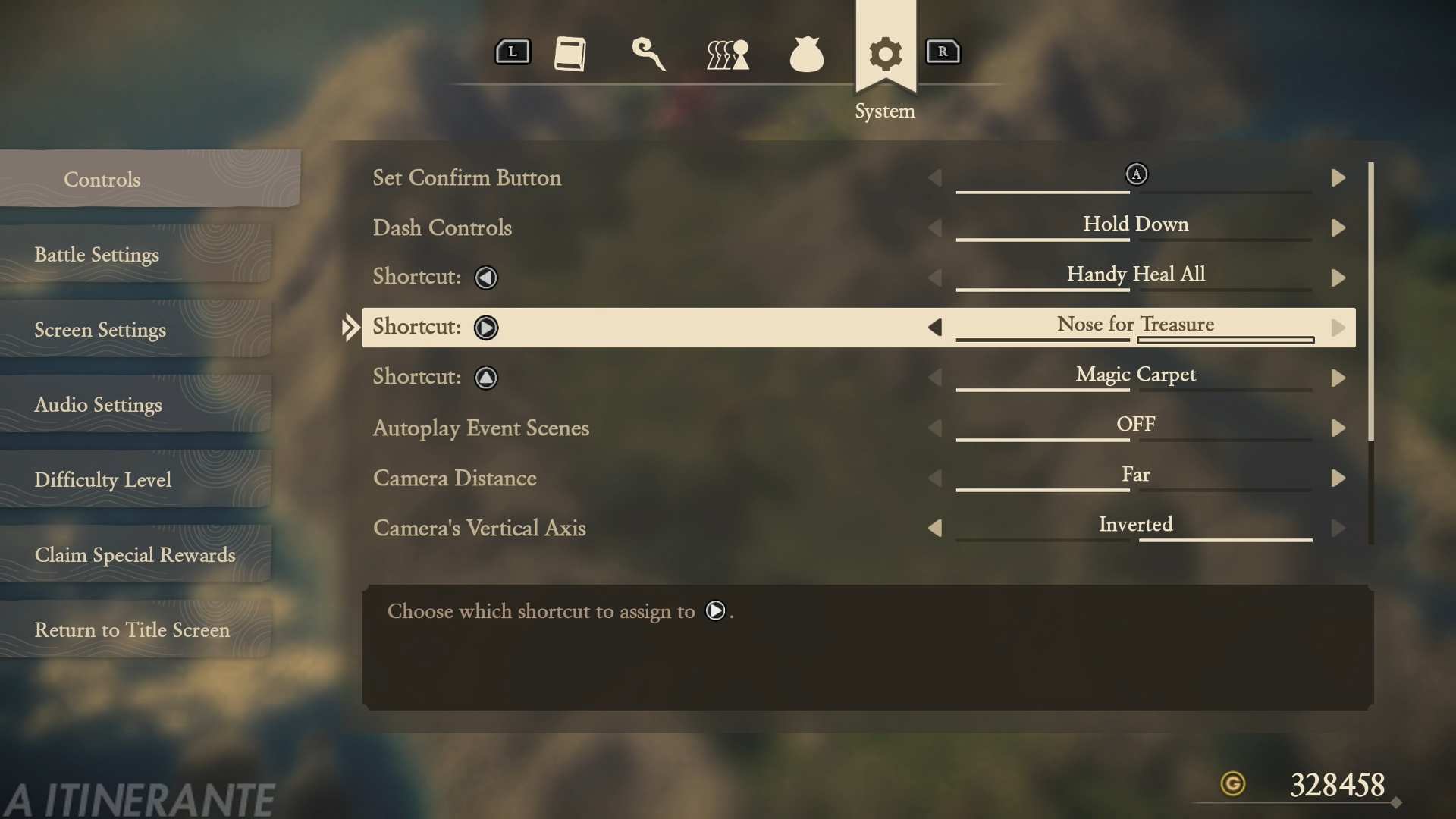Open the staff tab
Viewport: 1456px width, 819px height.
click(x=649, y=54)
